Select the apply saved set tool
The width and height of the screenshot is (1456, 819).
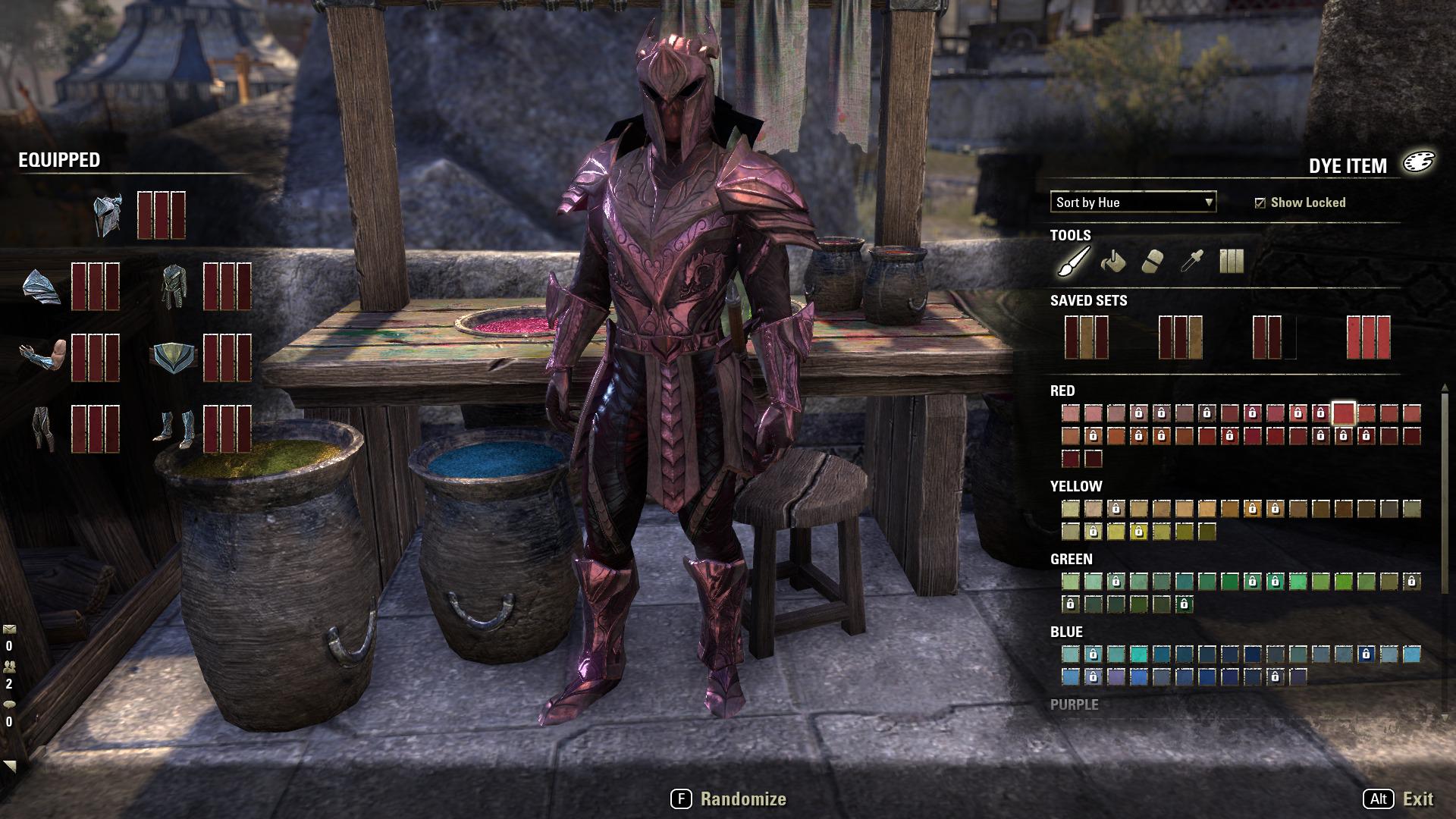(1232, 262)
